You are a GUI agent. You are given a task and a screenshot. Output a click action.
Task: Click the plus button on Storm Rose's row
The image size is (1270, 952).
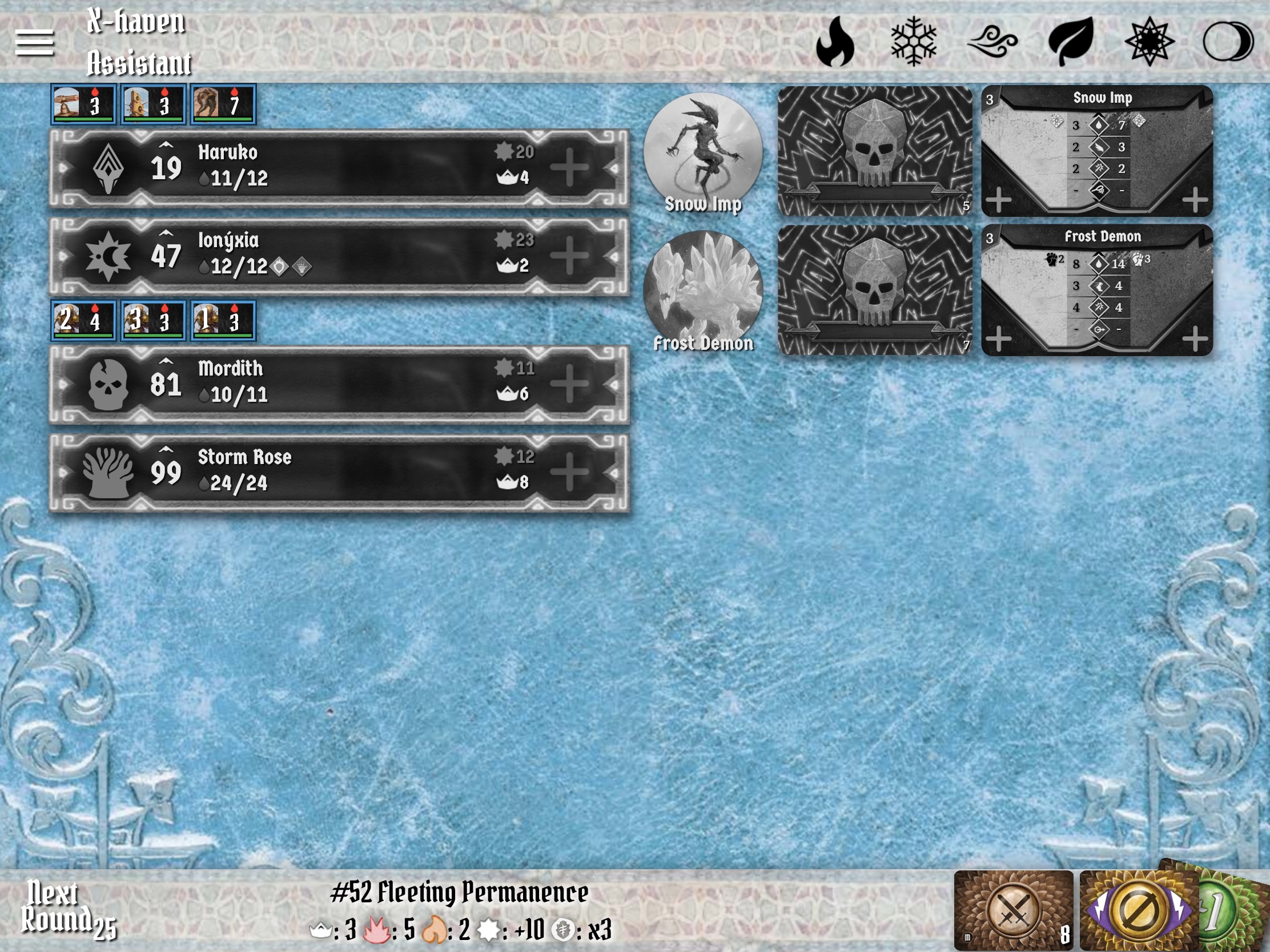[x=569, y=472]
